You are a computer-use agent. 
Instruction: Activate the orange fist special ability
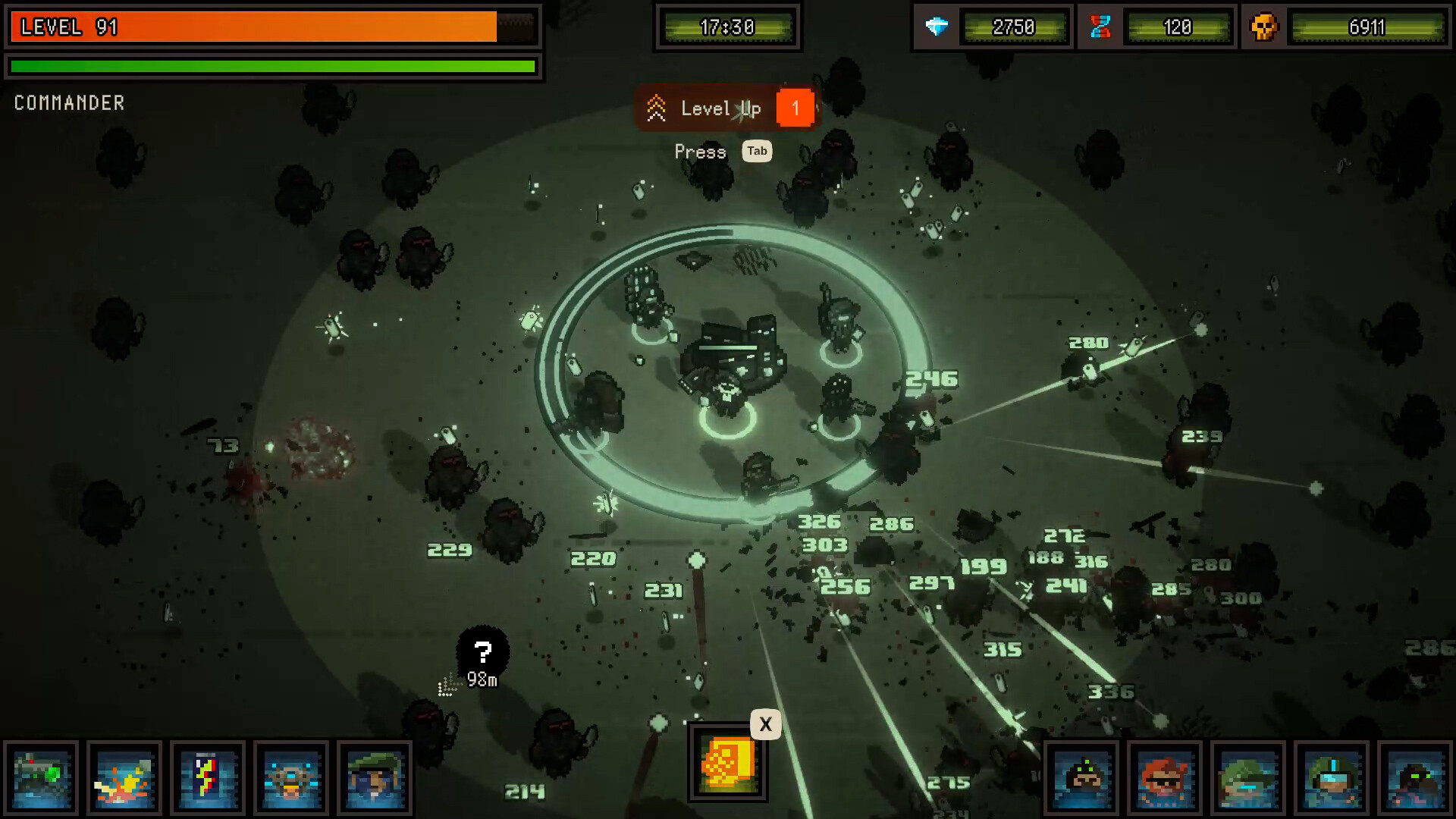(x=726, y=762)
